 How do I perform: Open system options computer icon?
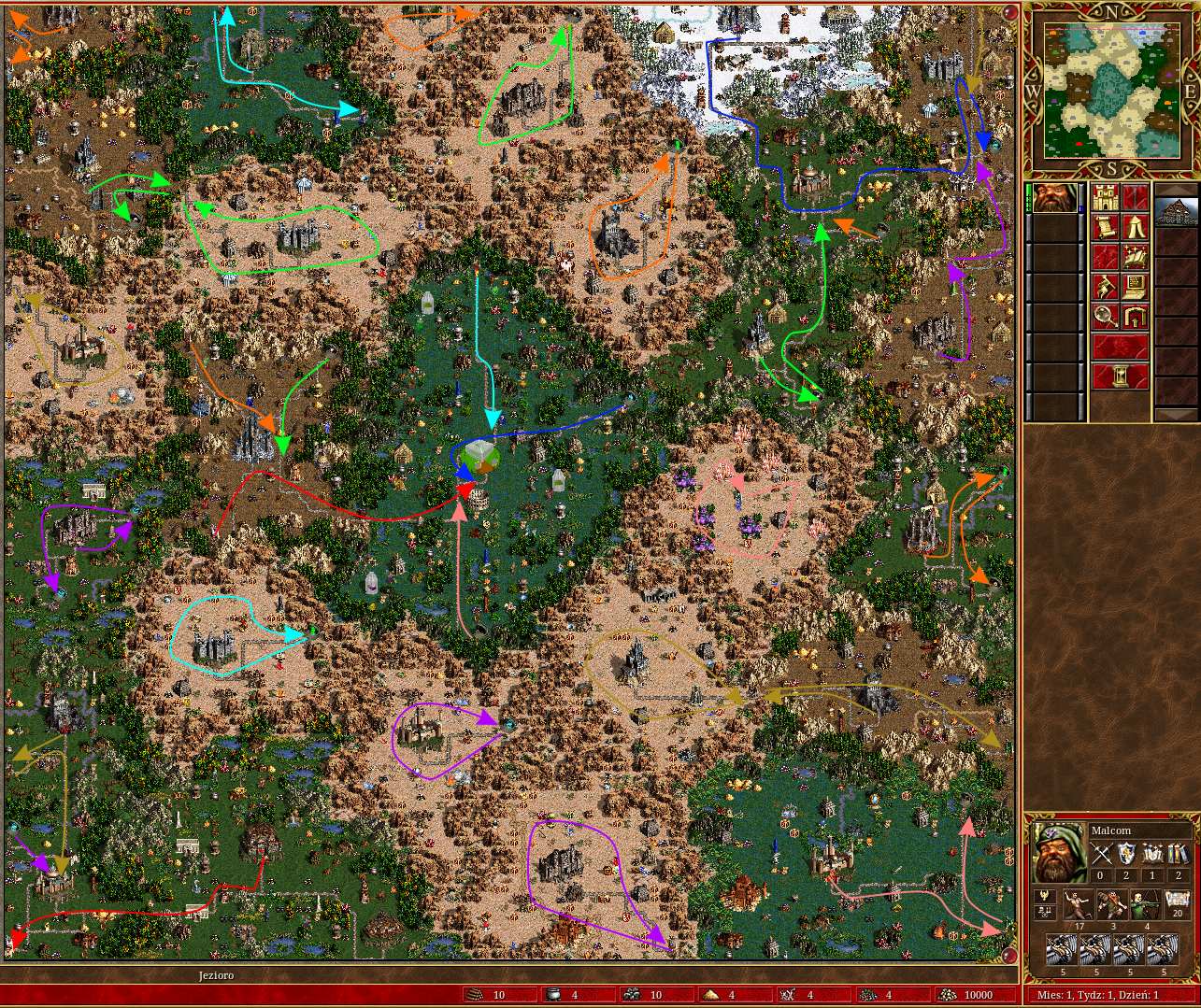(1135, 287)
